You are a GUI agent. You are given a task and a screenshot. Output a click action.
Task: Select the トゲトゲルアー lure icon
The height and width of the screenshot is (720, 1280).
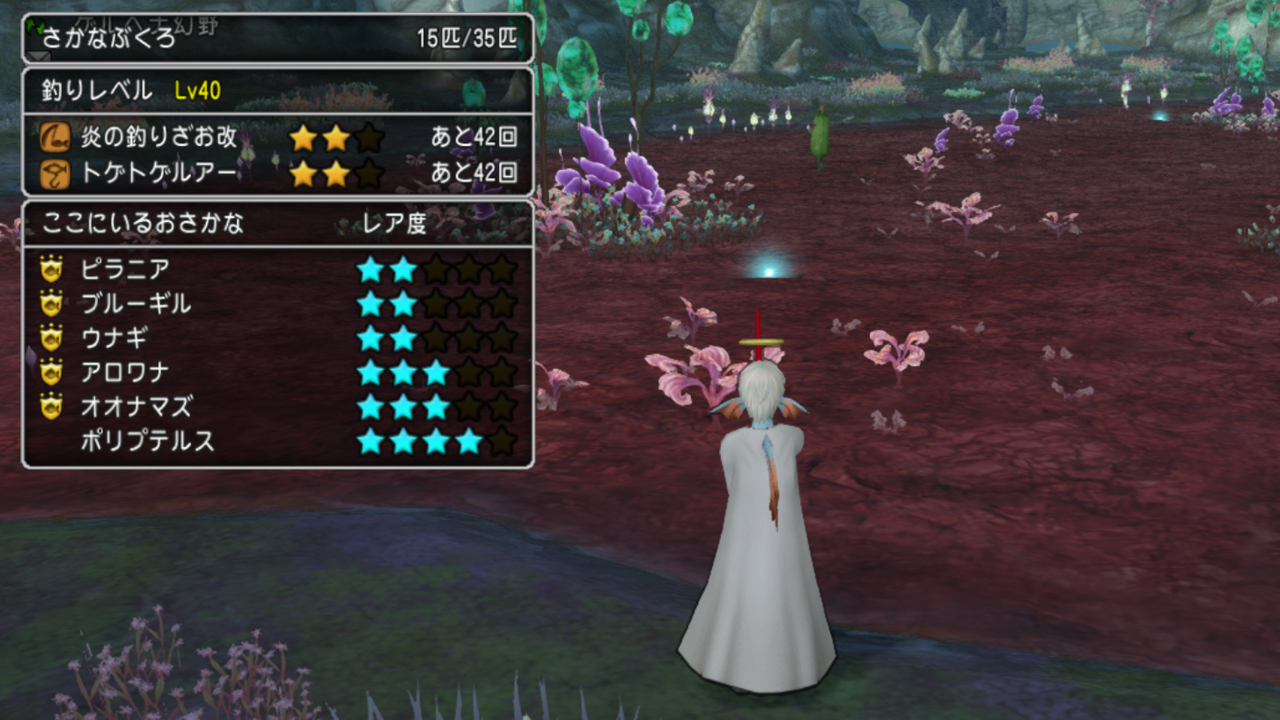(x=57, y=174)
